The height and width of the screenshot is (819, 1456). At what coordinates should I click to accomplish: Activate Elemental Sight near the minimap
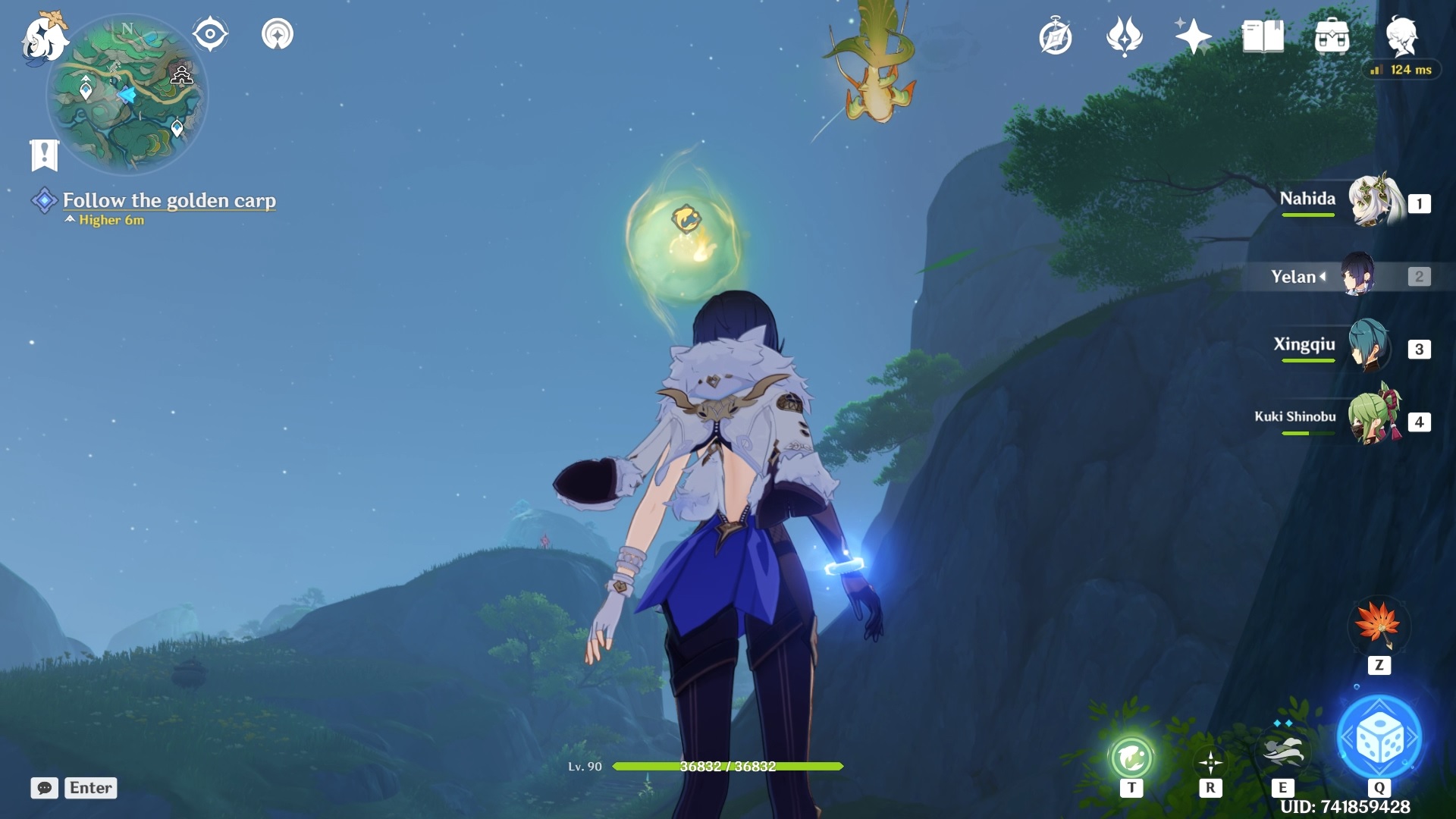(x=209, y=32)
